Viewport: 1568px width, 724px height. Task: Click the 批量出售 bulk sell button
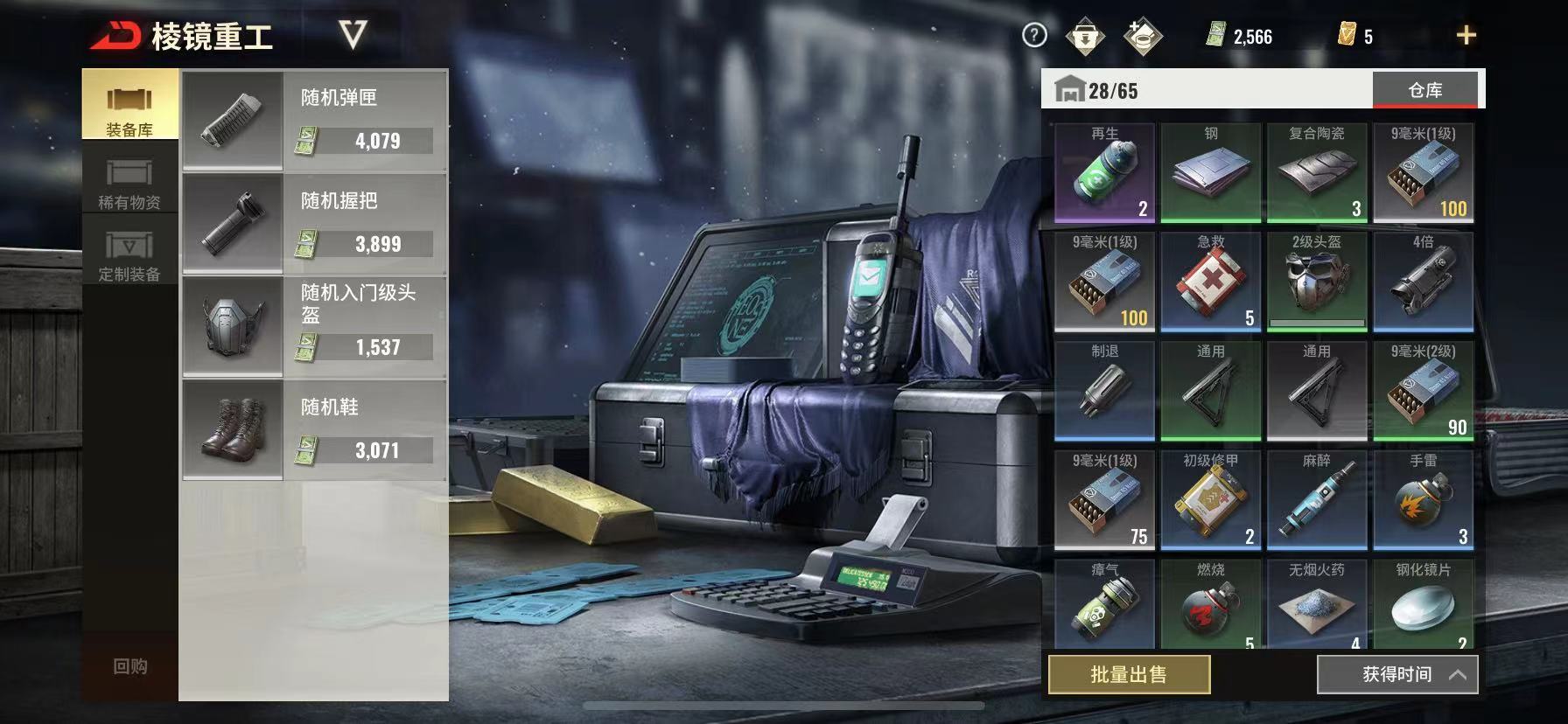click(x=1129, y=674)
